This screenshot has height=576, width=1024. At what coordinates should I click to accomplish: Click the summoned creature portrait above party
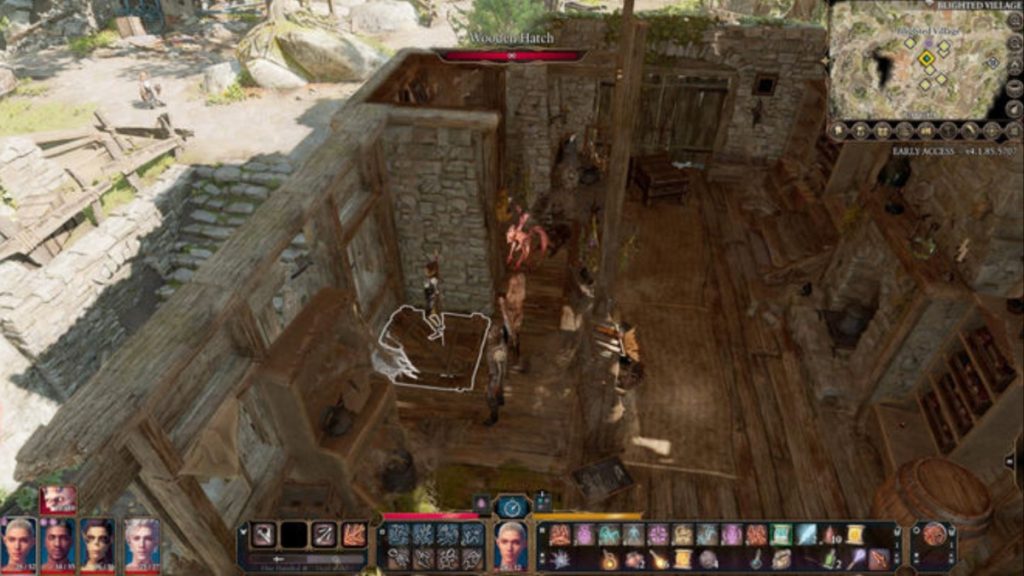point(58,499)
